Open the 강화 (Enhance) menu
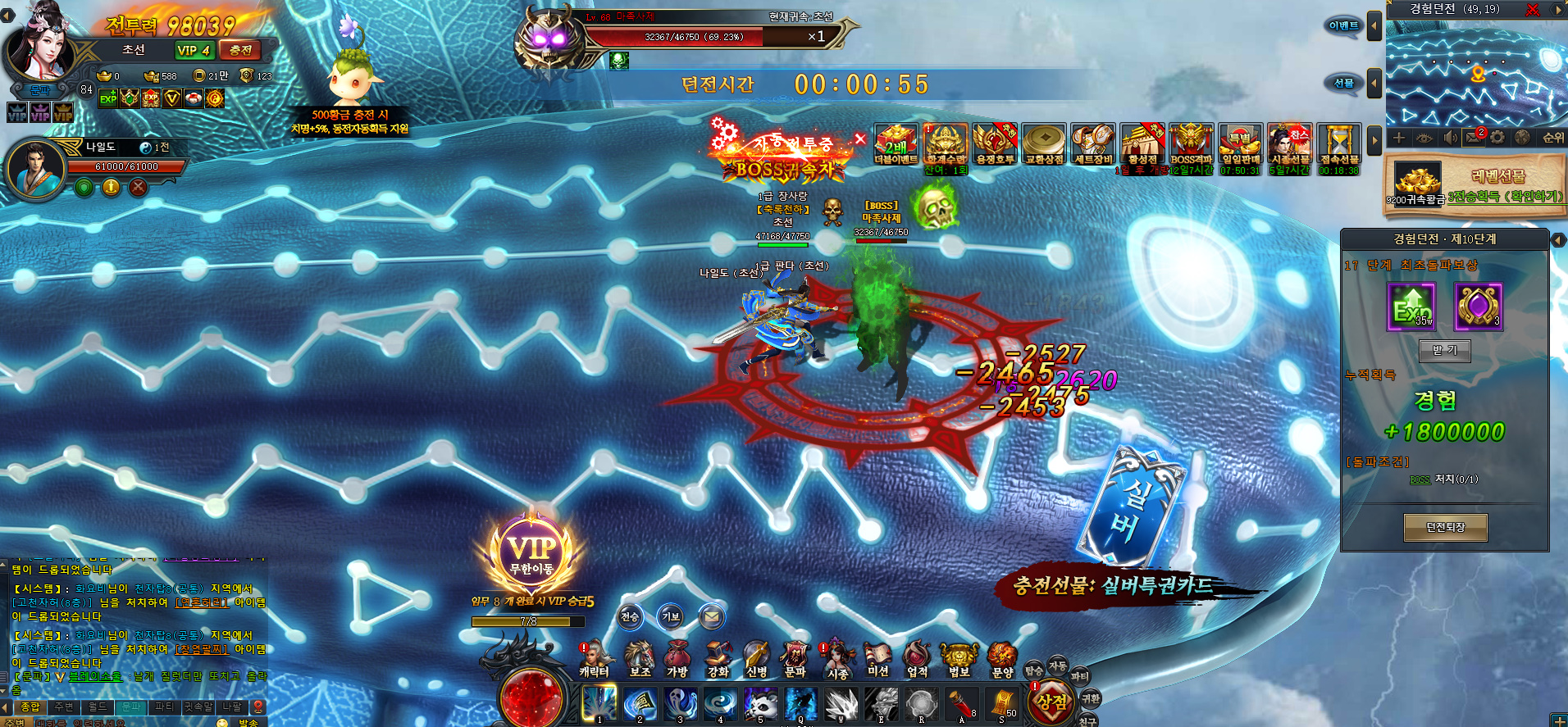The height and width of the screenshot is (727, 1568). tap(718, 658)
